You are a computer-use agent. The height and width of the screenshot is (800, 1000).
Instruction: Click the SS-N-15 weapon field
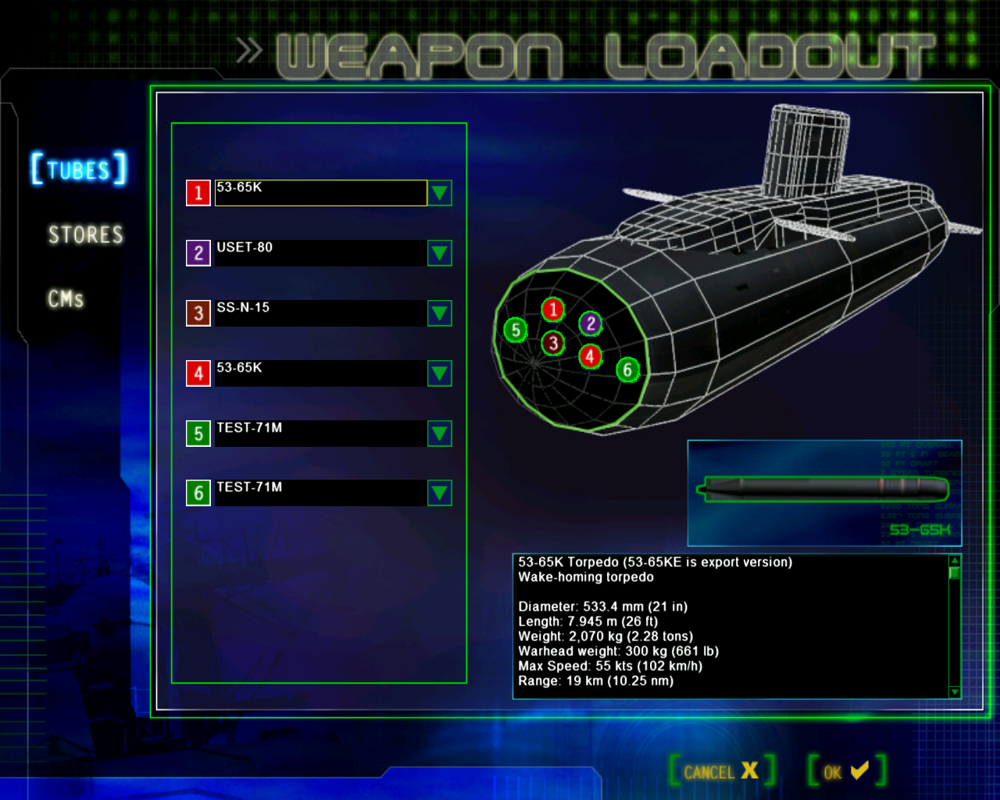(x=320, y=313)
